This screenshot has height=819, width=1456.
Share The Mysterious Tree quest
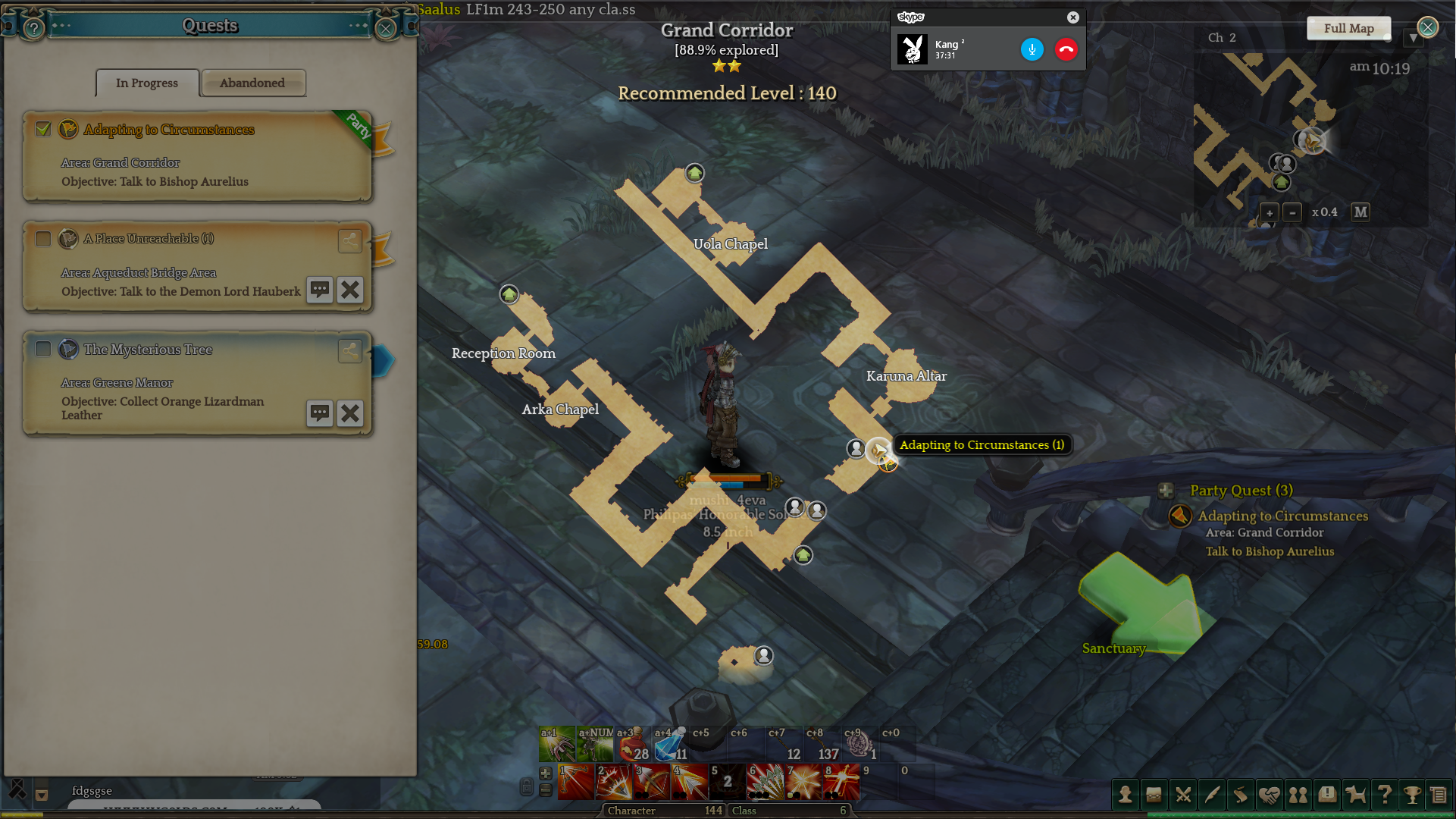[349, 350]
